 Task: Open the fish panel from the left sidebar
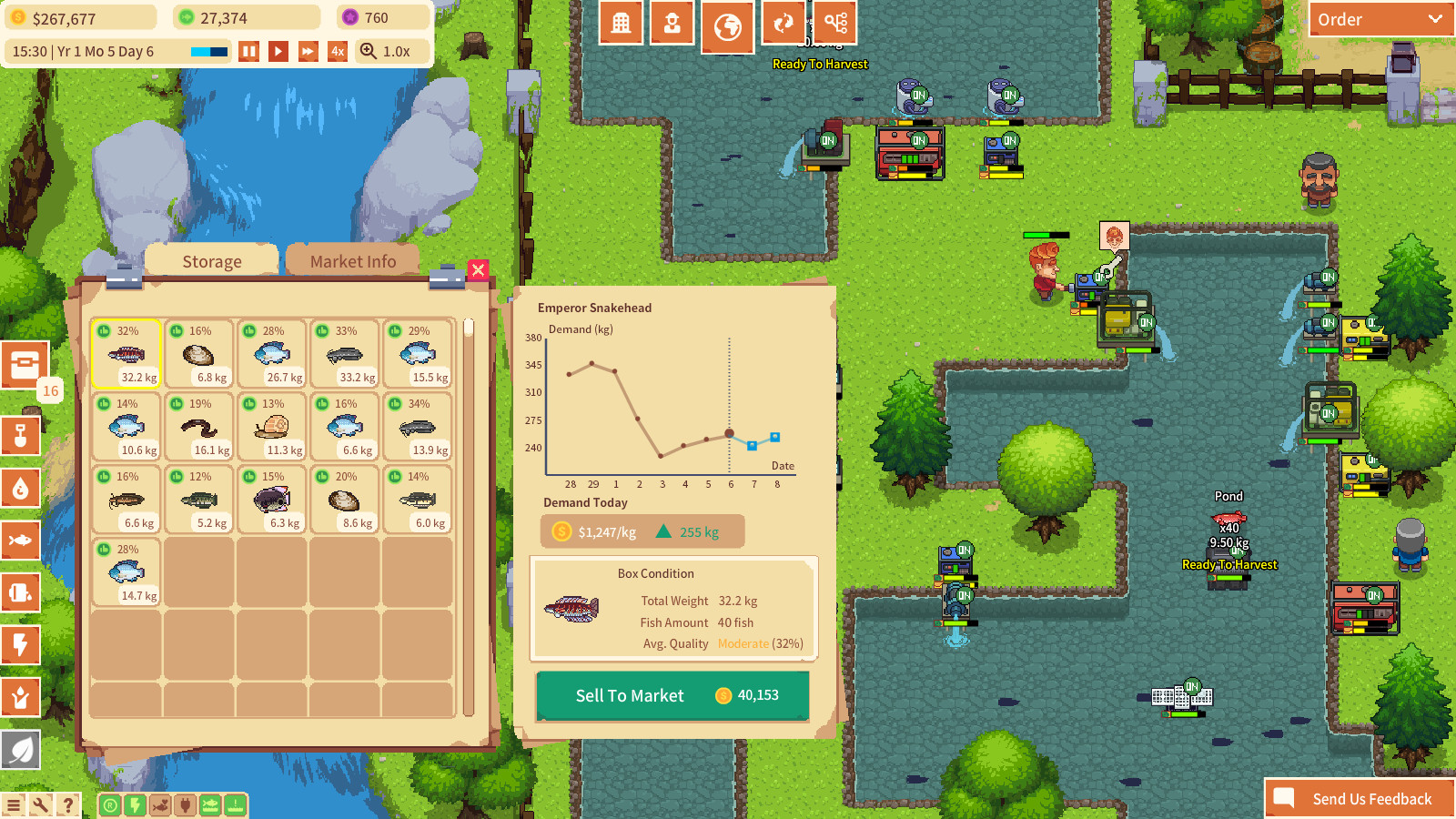tap(20, 541)
